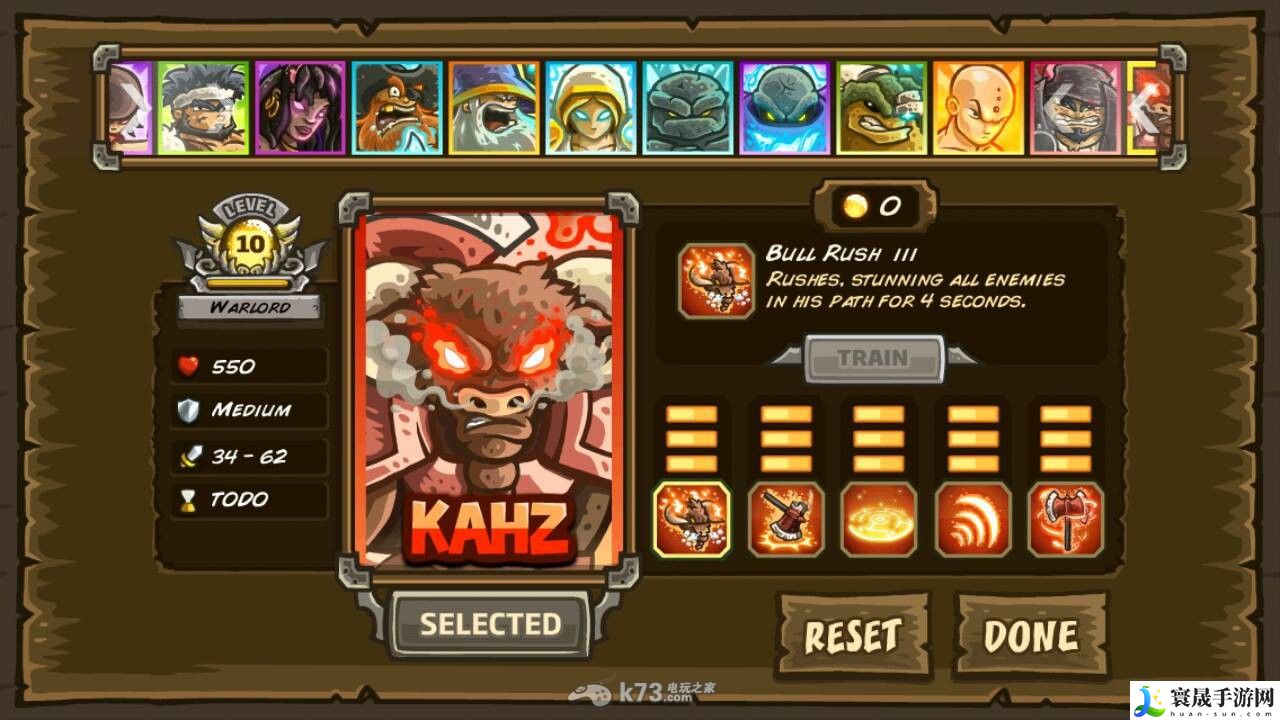
Task: Click the large Kahz hero card
Action: click(x=490, y=390)
